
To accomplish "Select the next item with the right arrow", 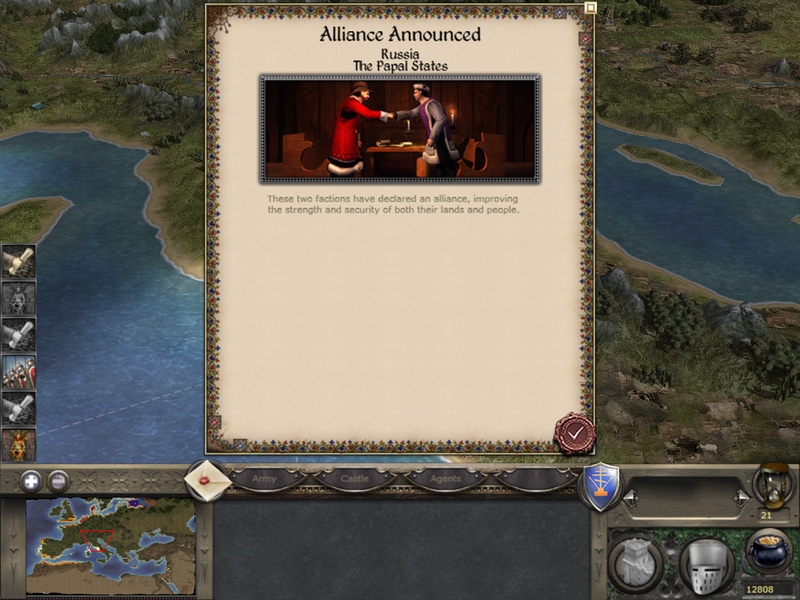I will [x=741, y=497].
